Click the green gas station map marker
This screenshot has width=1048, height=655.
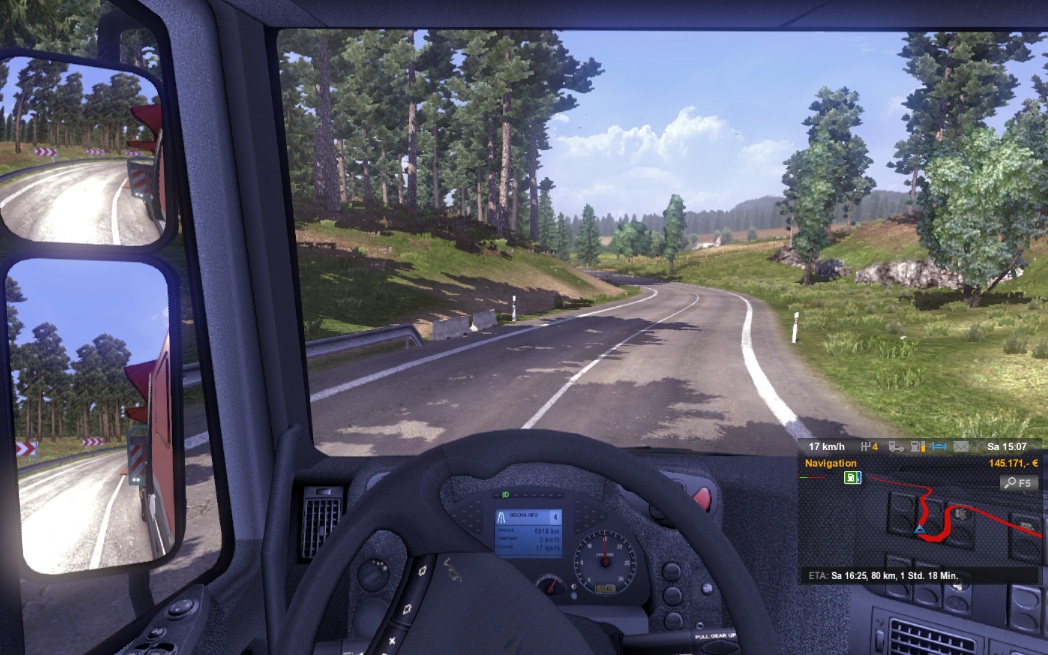click(852, 478)
